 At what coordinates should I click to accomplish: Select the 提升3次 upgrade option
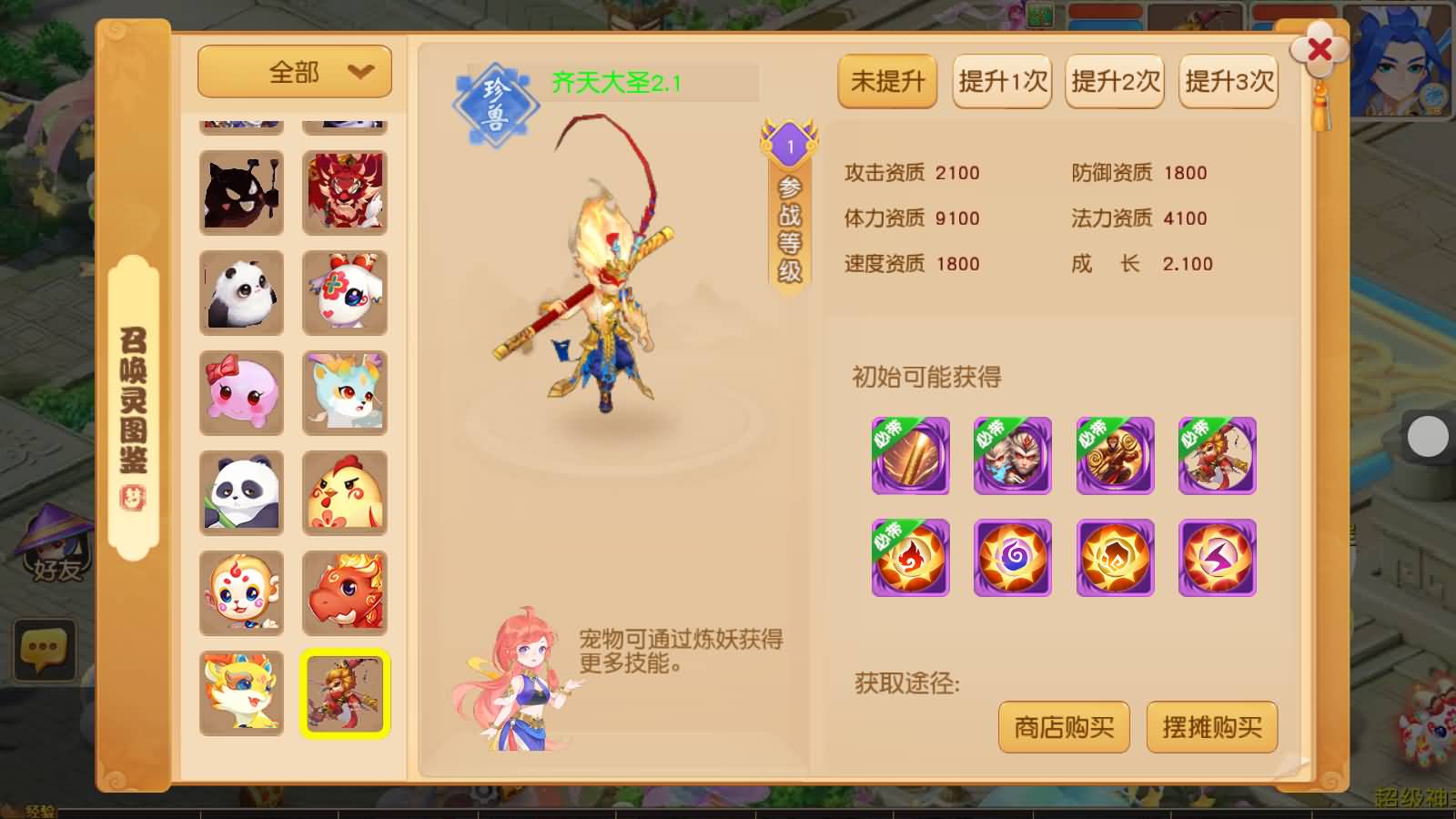point(1228,82)
